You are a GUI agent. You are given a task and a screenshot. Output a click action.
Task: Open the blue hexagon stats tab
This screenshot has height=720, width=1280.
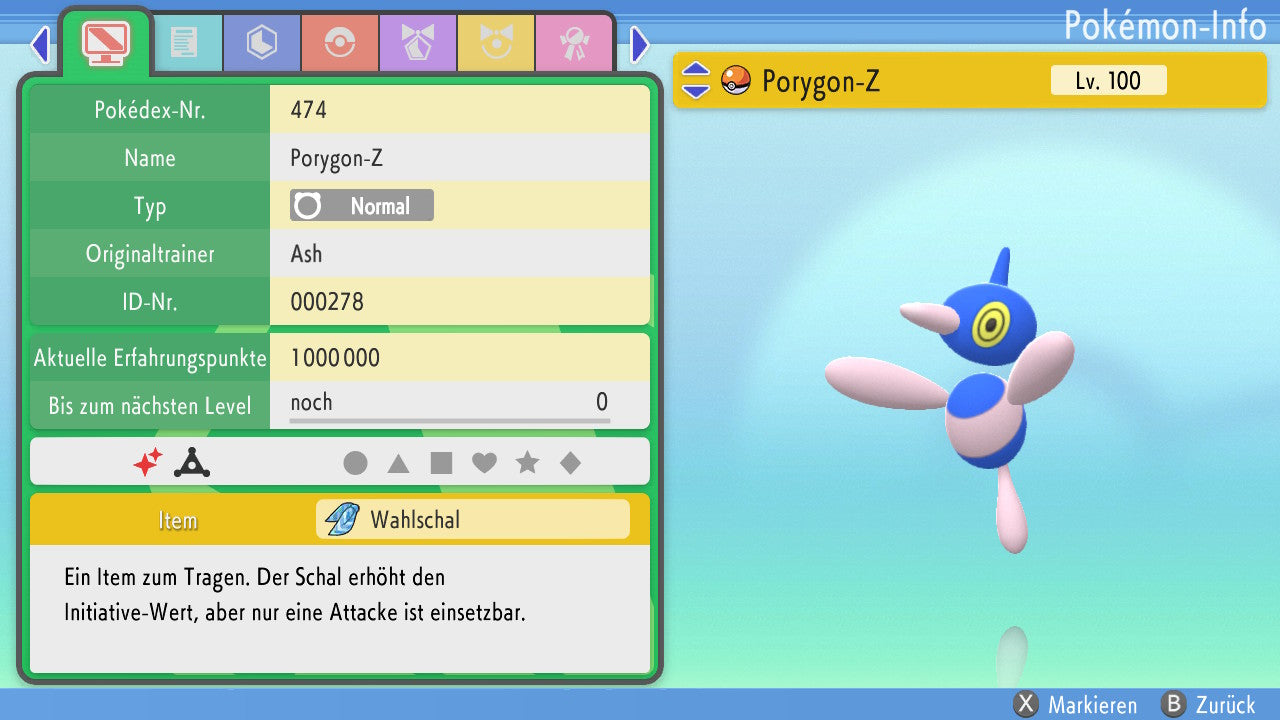click(x=261, y=43)
